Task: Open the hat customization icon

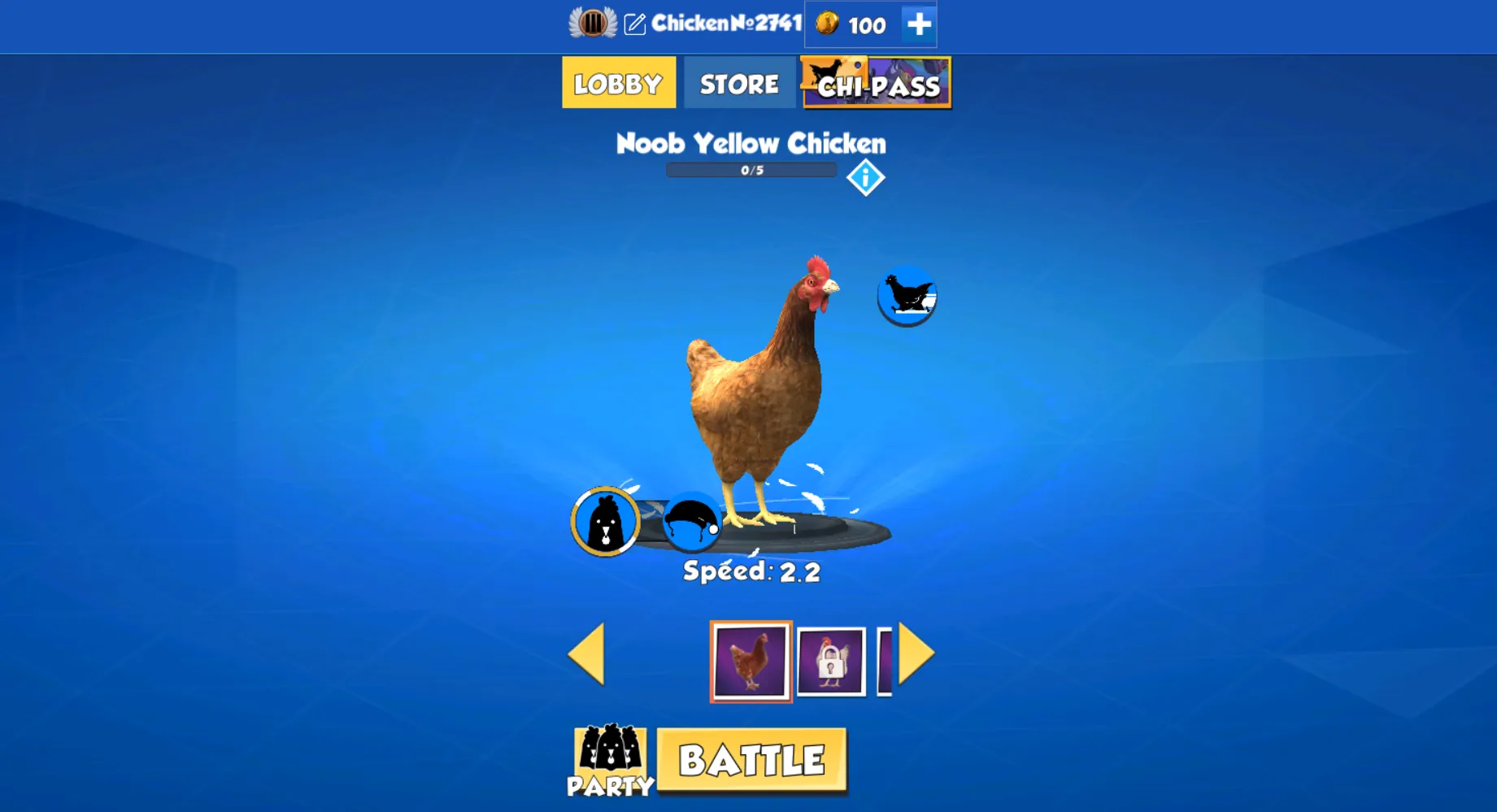Action: tap(690, 523)
